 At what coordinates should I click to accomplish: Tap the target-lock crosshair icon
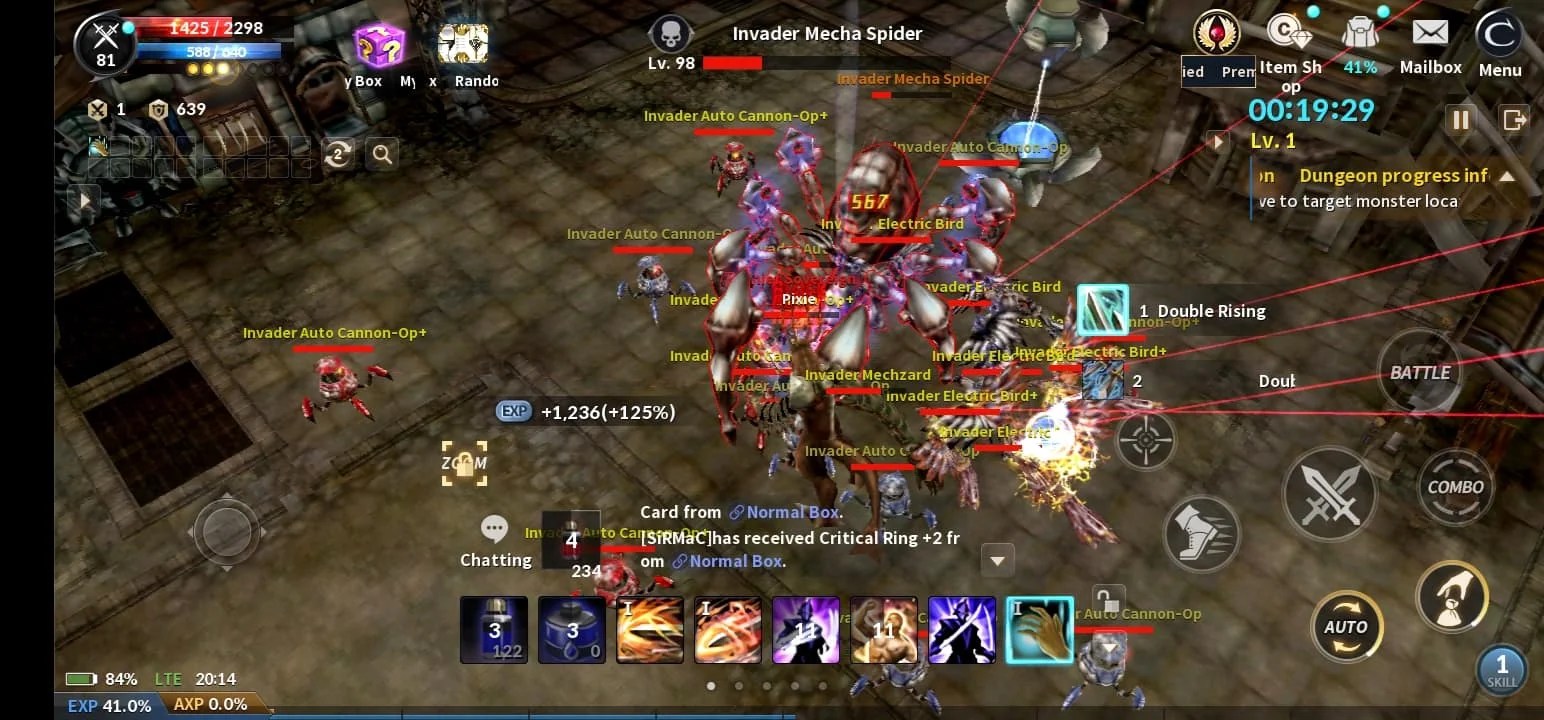tap(1146, 440)
